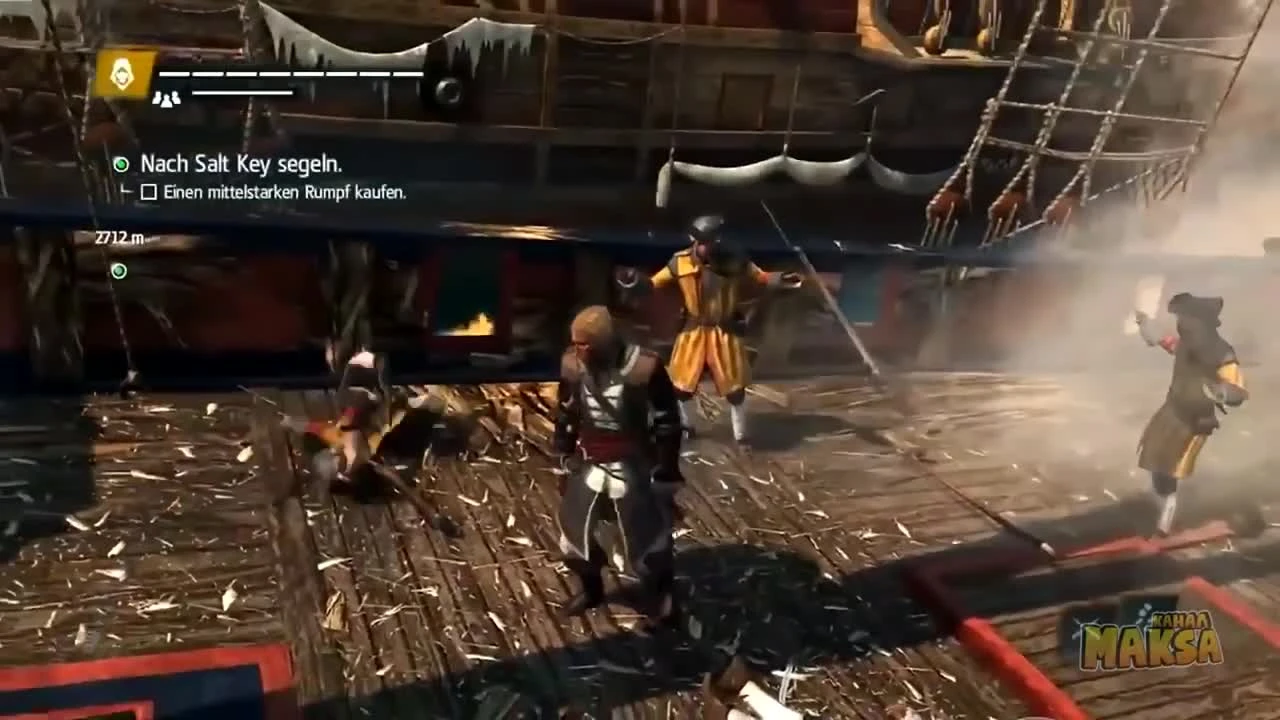Viewport: 1280px width, 720px height.
Task: Click Edward Kenway standing at screen center
Action: 600,450
